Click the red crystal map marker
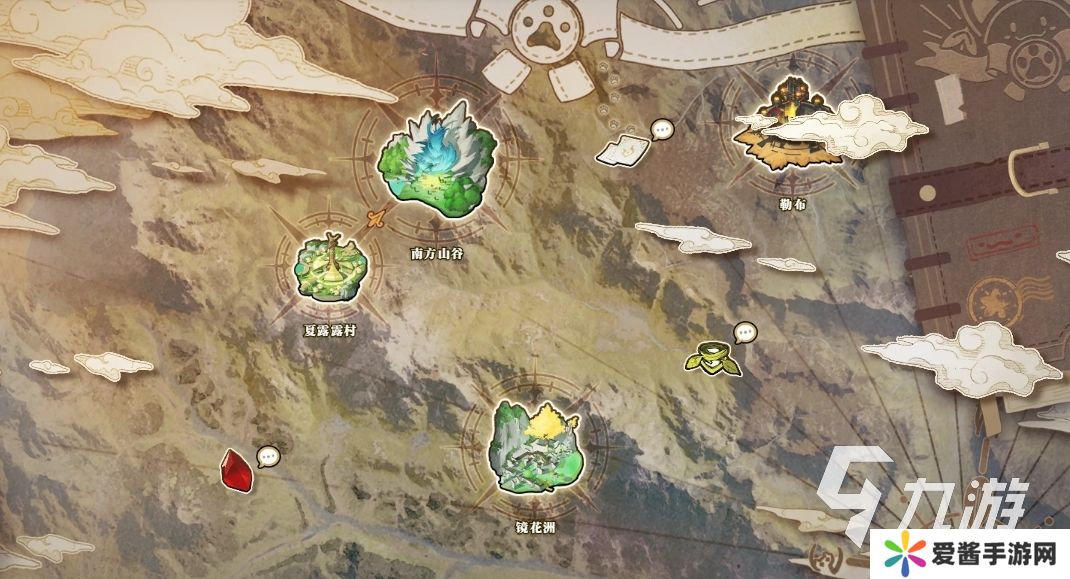The height and width of the screenshot is (579, 1070). (x=236, y=469)
